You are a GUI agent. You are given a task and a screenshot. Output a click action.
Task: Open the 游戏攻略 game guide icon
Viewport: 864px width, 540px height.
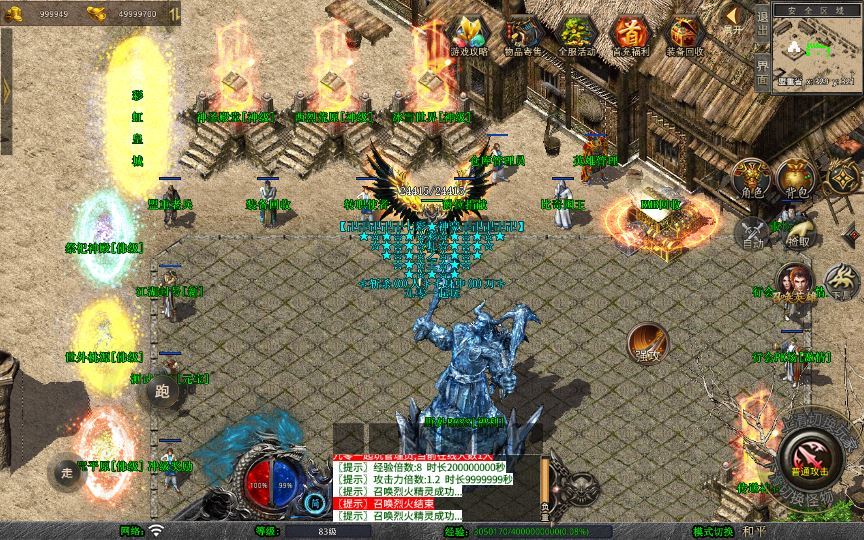point(468,34)
